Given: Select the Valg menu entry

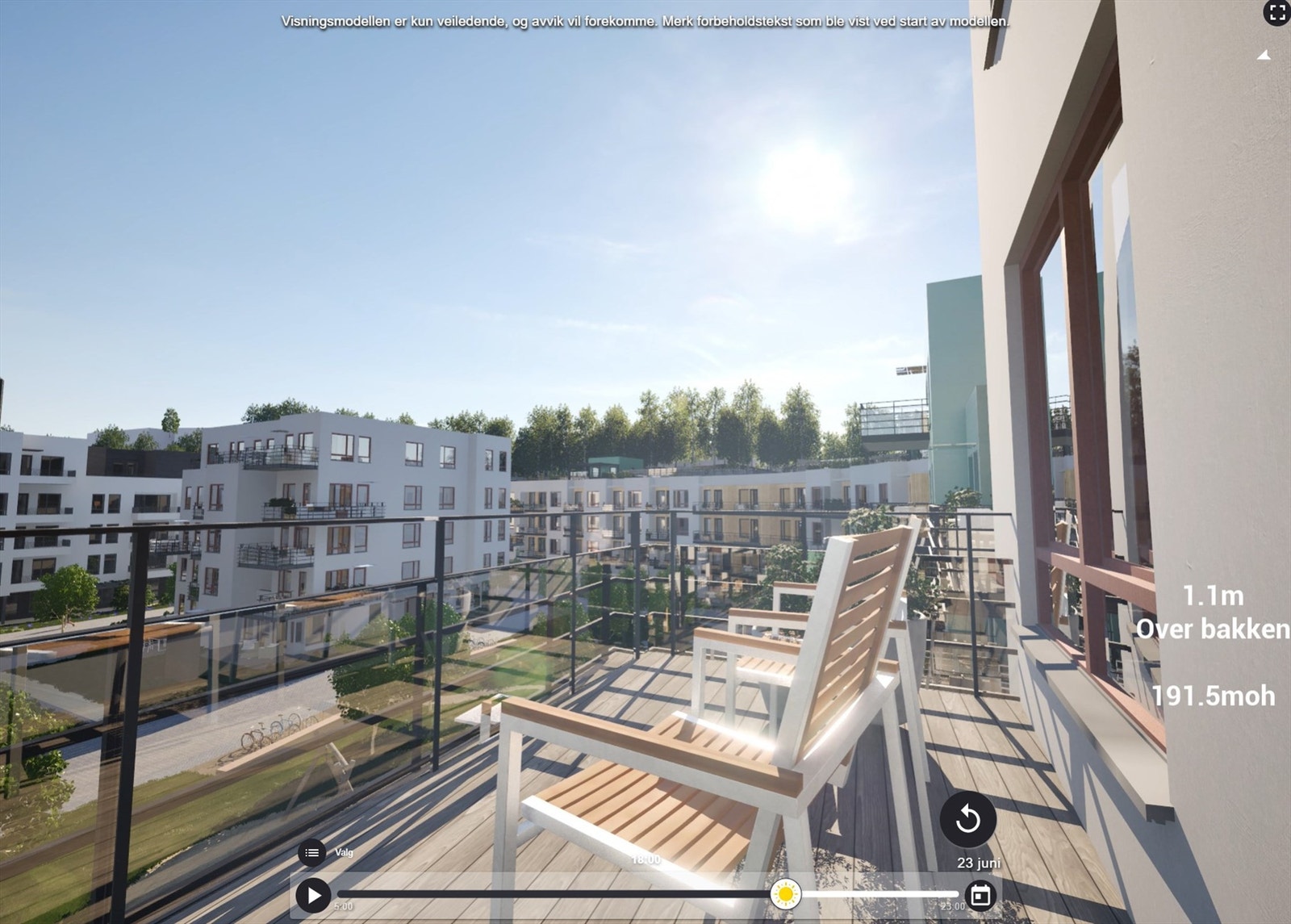Looking at the screenshot, I should pyautogui.click(x=343, y=851).
